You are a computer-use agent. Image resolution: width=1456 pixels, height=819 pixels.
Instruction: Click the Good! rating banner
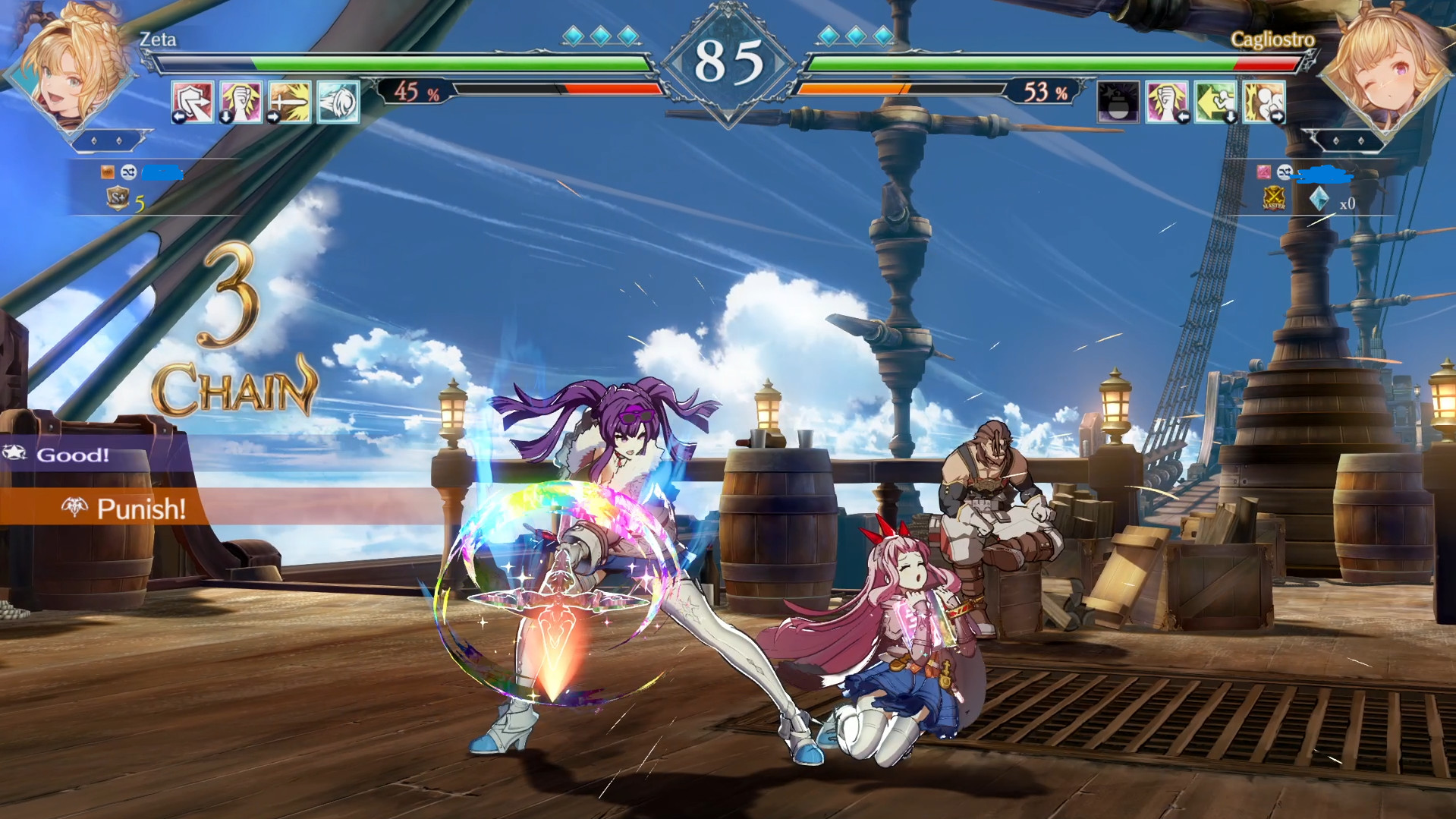72,457
